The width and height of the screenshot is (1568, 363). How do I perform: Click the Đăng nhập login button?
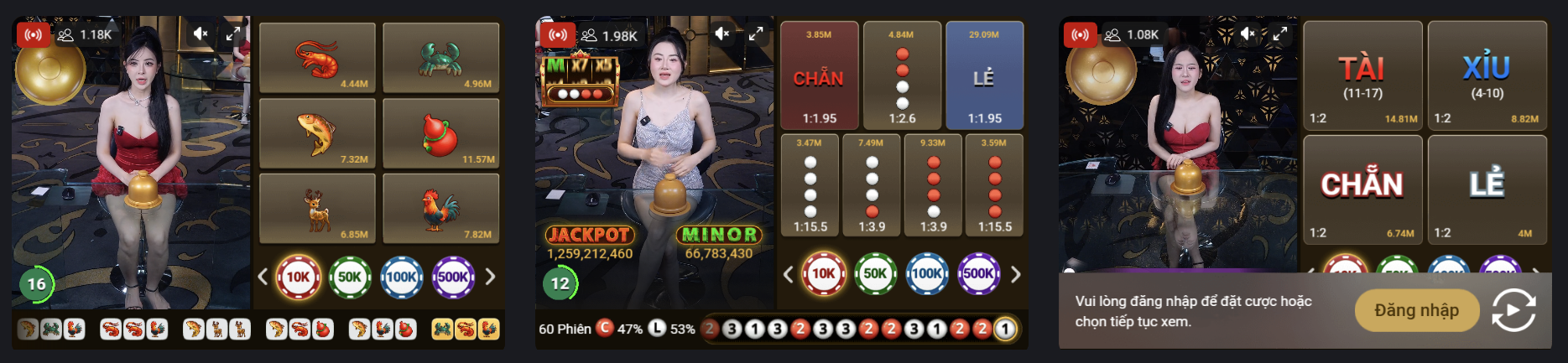click(x=1416, y=310)
